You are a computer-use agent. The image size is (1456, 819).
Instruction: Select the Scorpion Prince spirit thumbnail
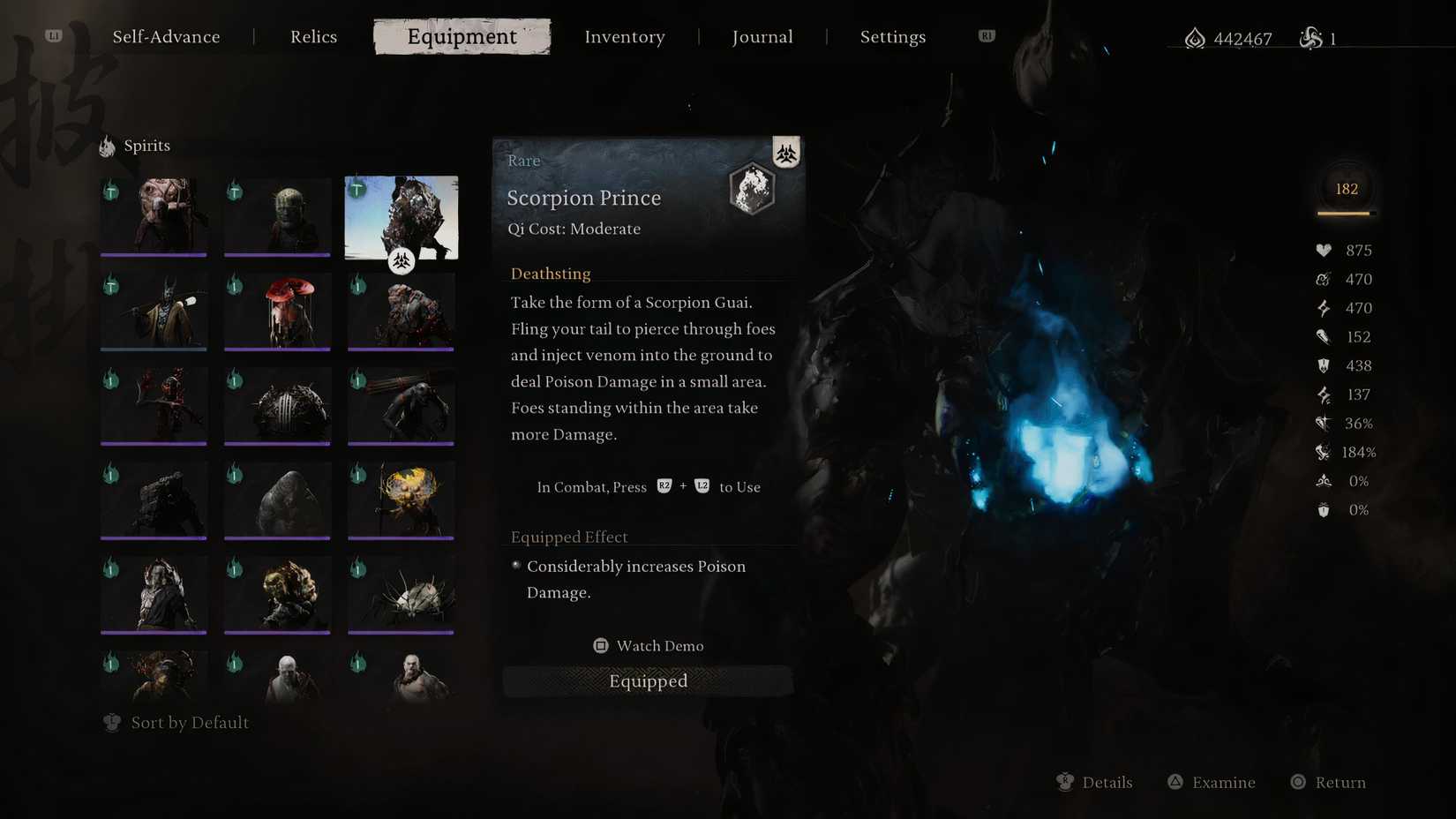[402, 216]
